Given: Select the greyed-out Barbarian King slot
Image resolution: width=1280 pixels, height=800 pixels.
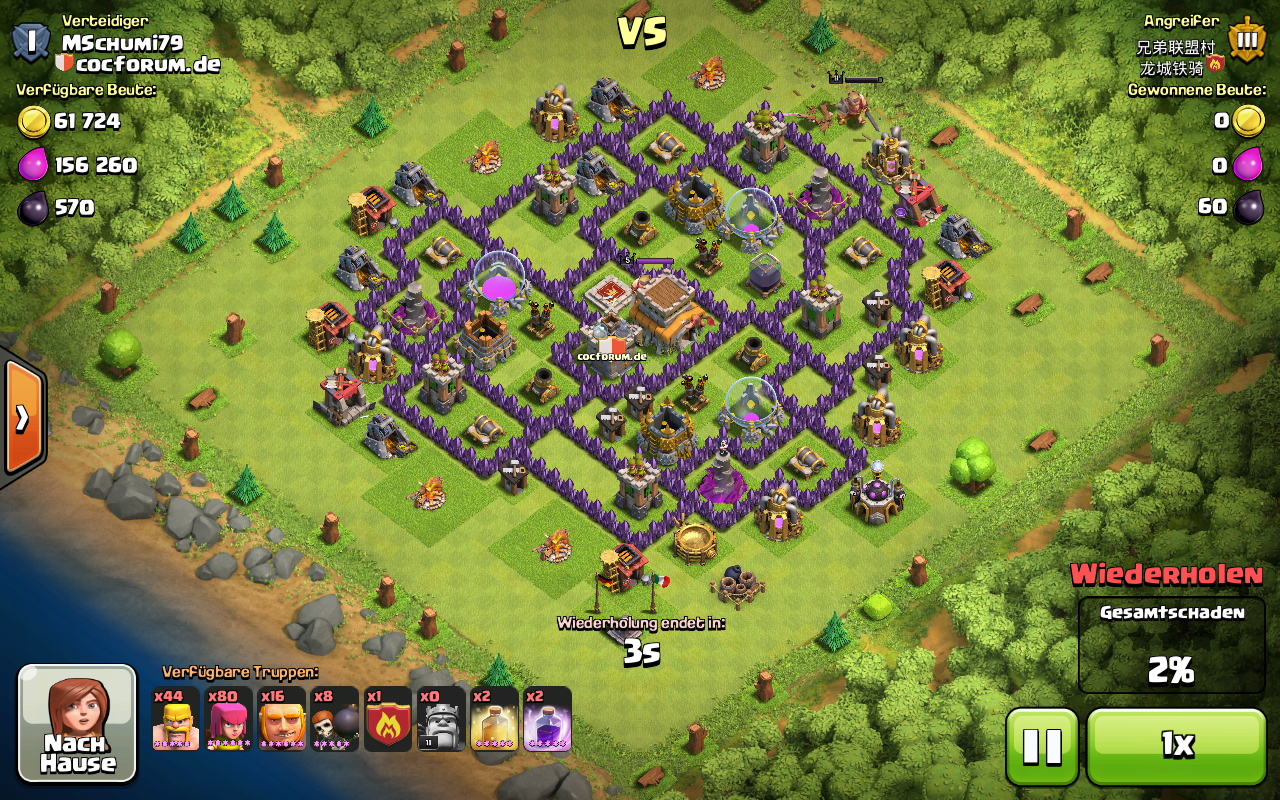Looking at the screenshot, I should (441, 719).
